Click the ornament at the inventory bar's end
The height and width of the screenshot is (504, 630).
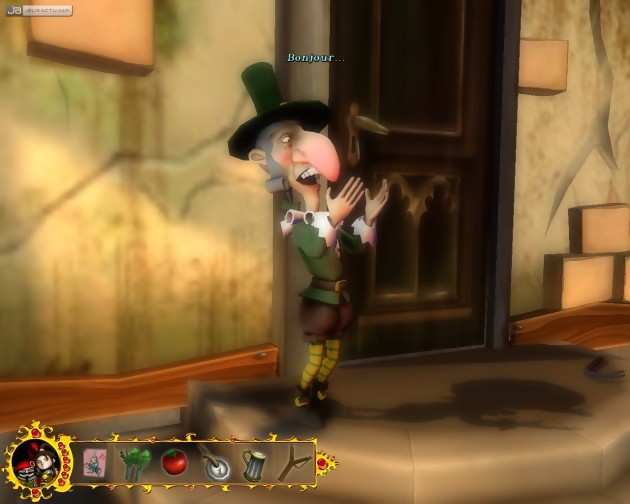[x=326, y=463]
